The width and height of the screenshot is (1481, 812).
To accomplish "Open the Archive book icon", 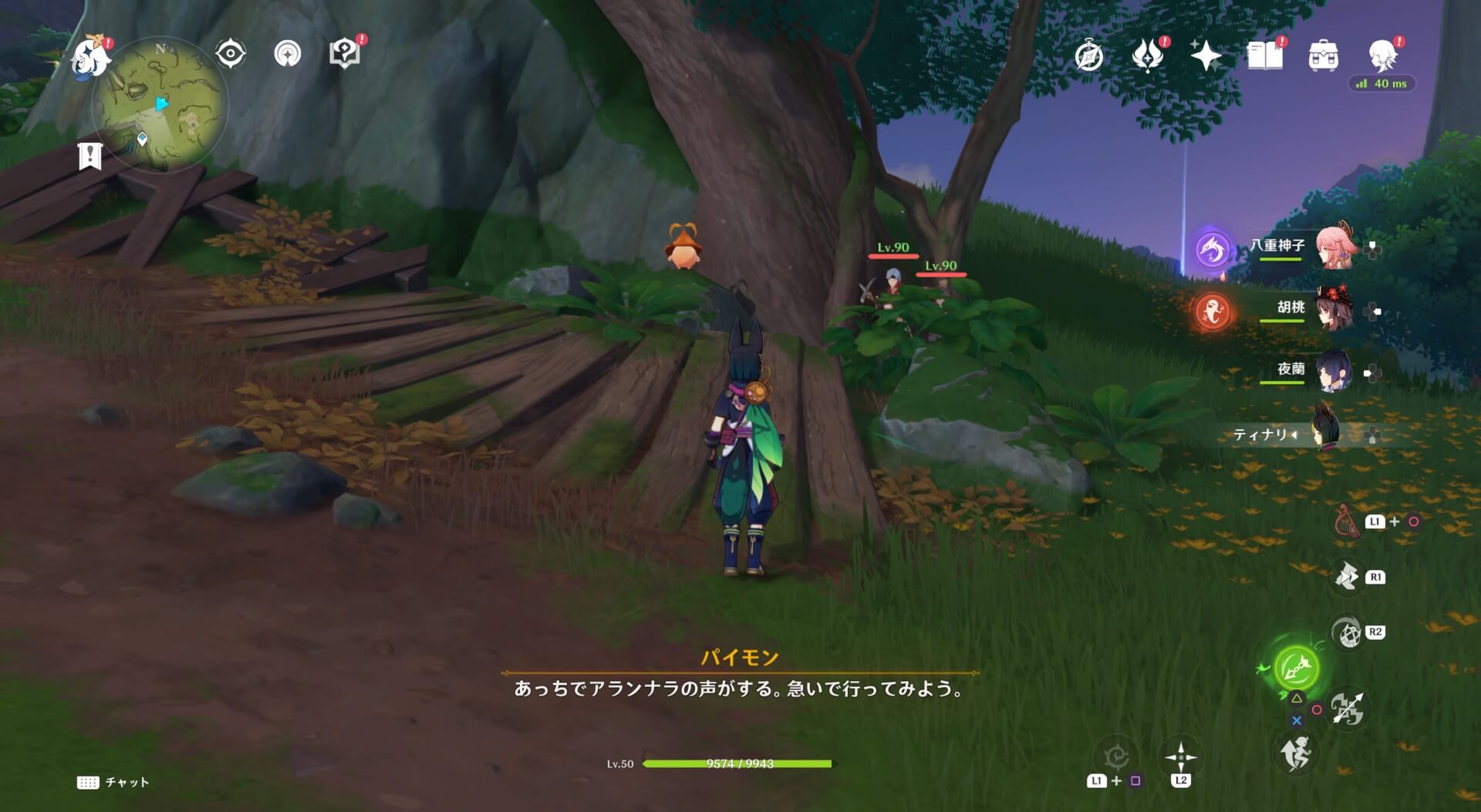I will click(x=1265, y=56).
